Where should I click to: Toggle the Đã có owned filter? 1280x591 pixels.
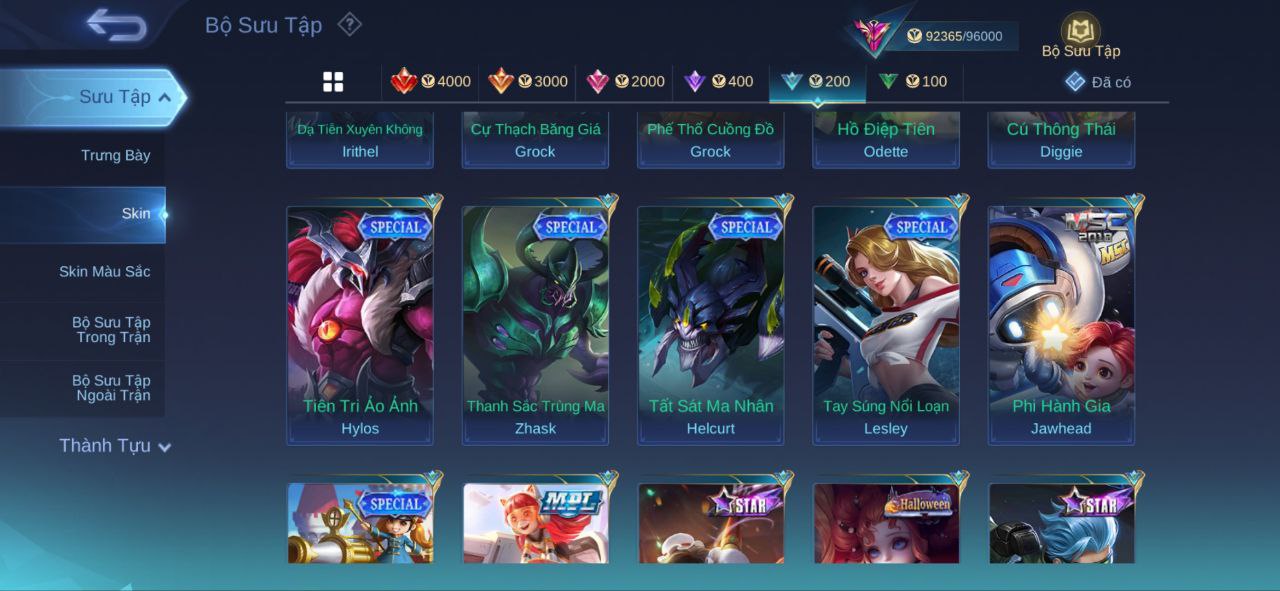point(1098,82)
